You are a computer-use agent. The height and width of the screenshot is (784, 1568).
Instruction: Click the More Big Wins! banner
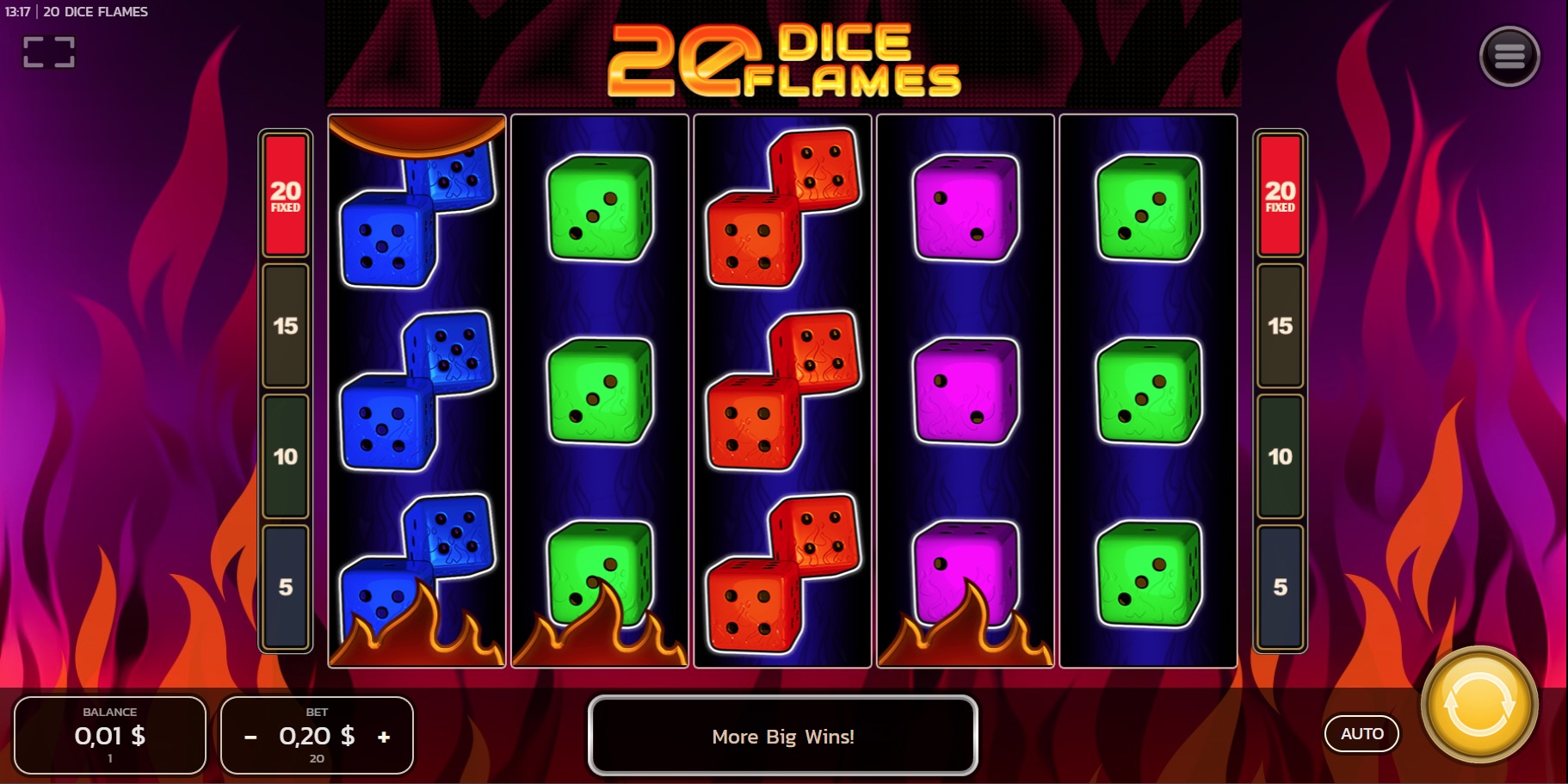click(x=782, y=737)
